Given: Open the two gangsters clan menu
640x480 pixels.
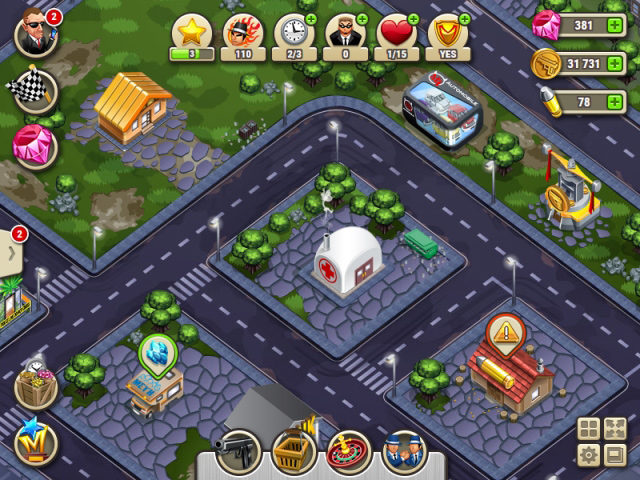Looking at the screenshot, I should 403,452.
